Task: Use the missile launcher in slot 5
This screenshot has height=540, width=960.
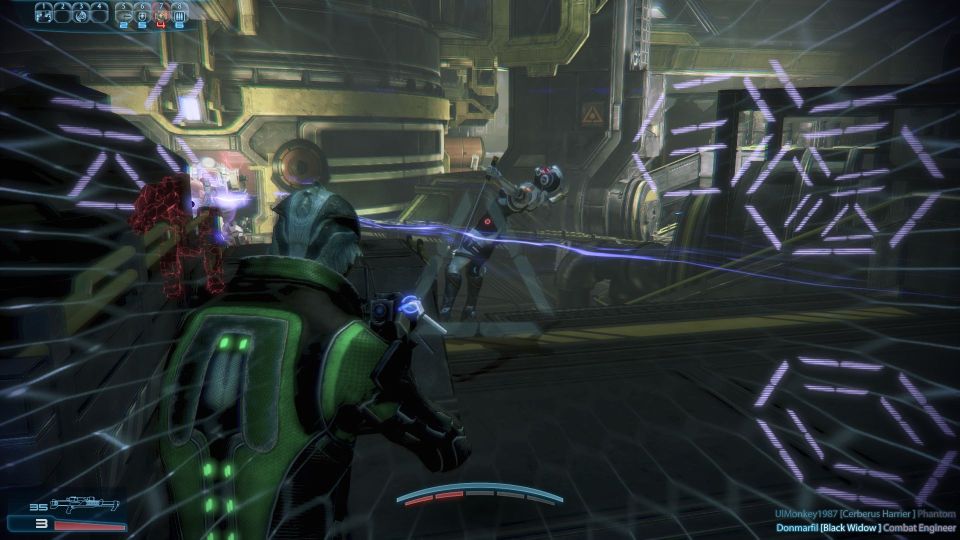Action: tap(125, 15)
